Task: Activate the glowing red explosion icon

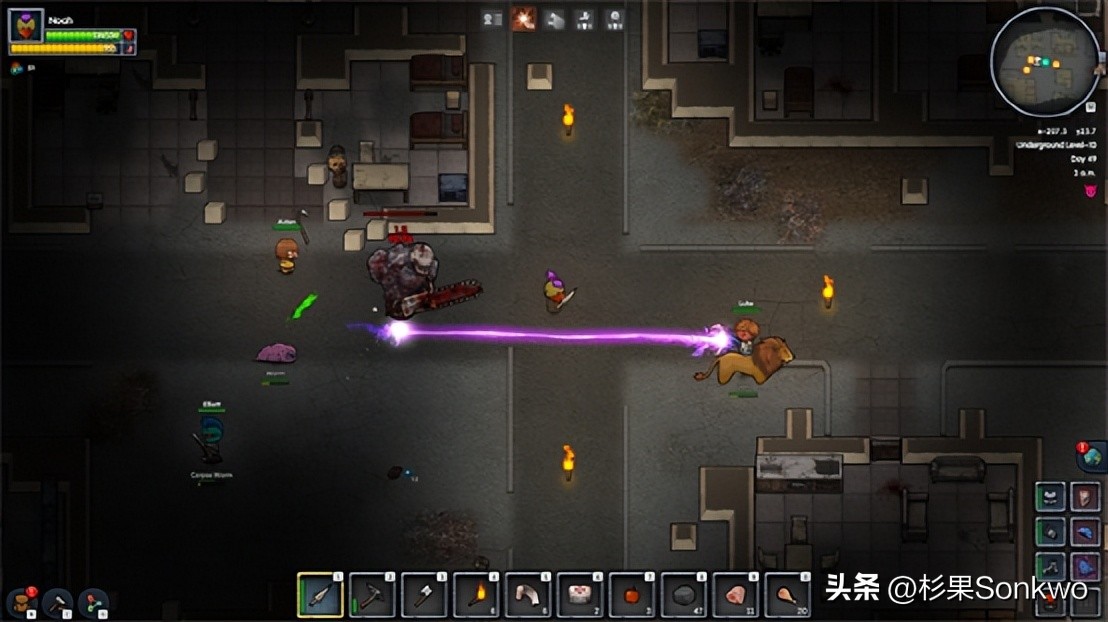Action: pyautogui.click(x=523, y=18)
